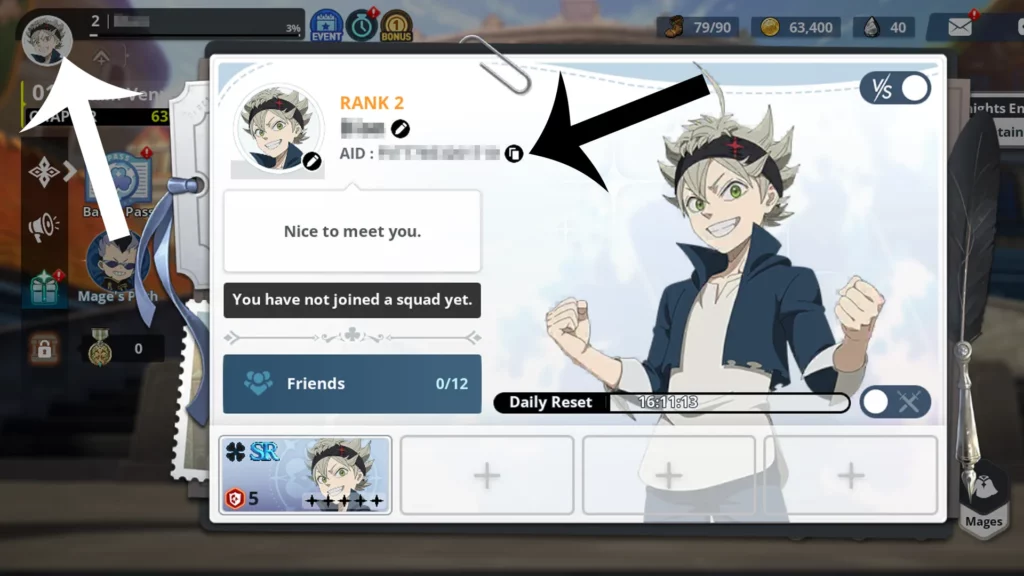
Task: Open the megaphone announcements
Action: pyautogui.click(x=44, y=229)
